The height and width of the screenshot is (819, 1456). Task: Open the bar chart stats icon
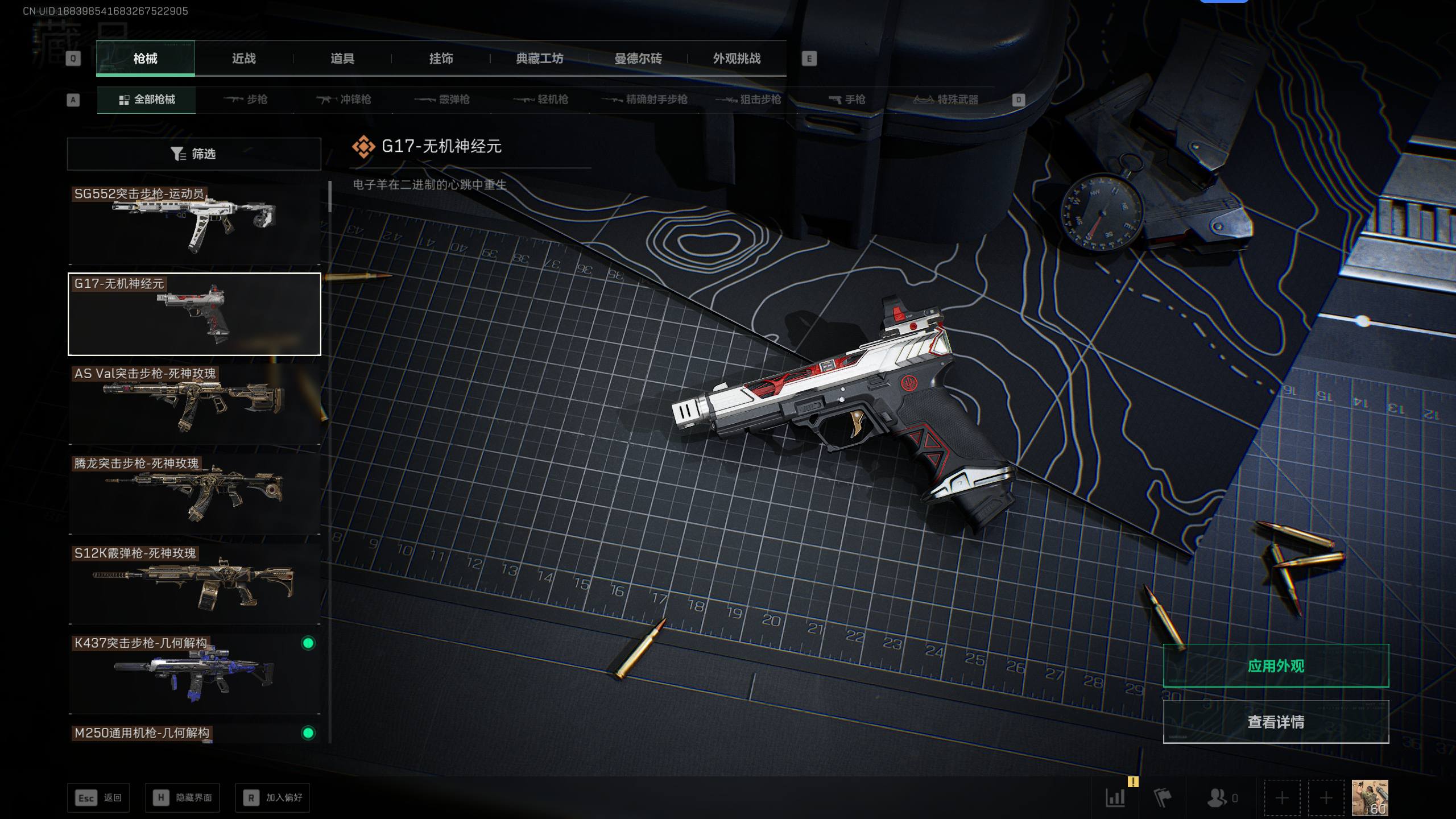click(x=1115, y=797)
